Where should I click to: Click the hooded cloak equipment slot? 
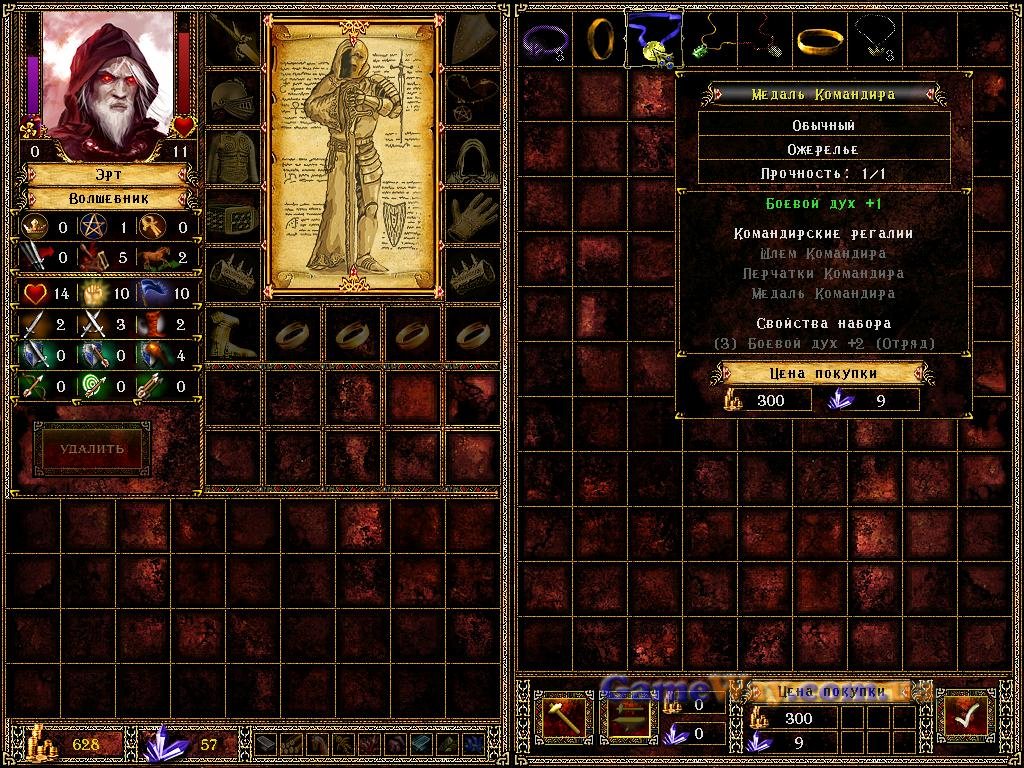472,157
